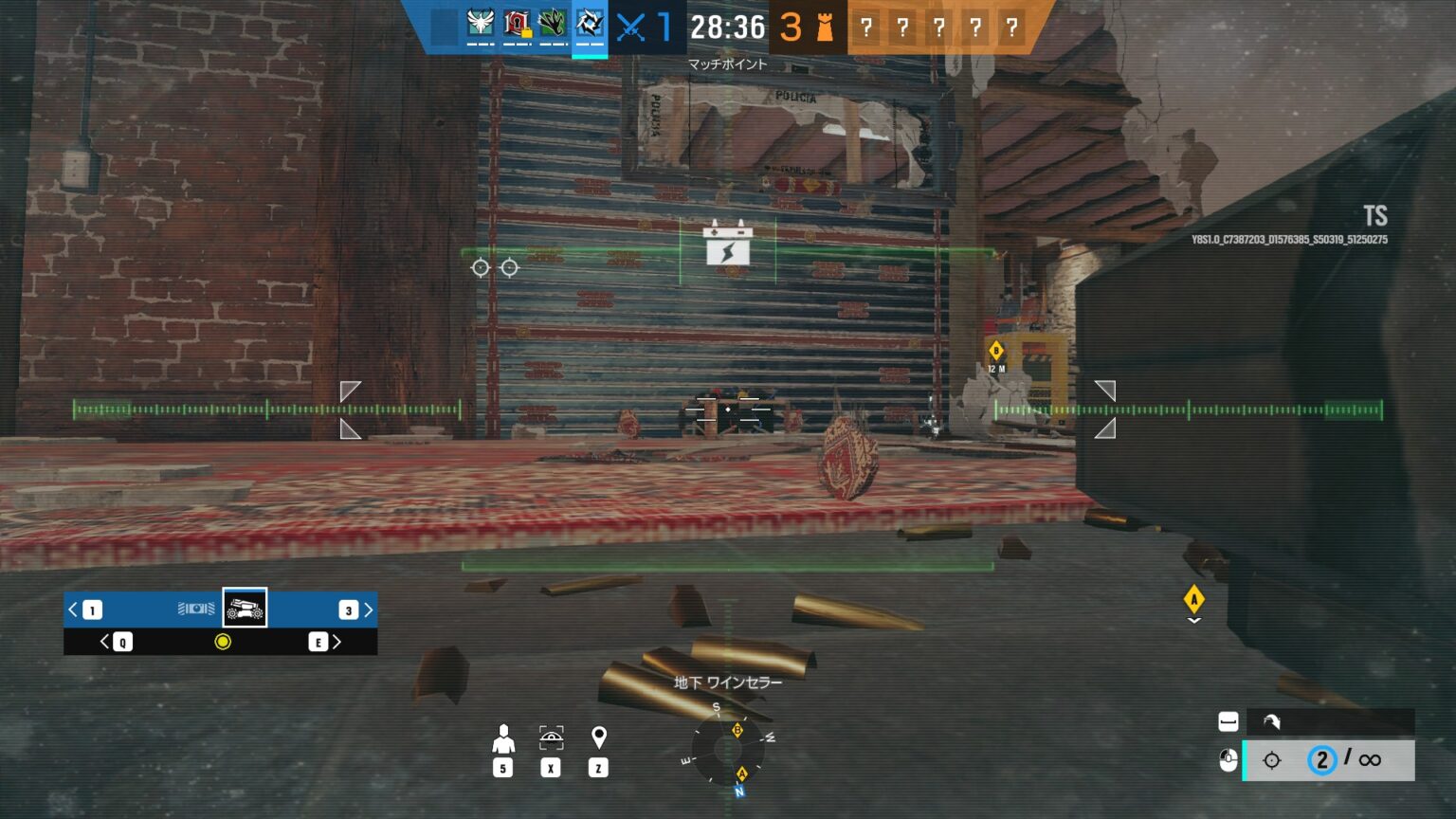Screen dimensions: 1456x819
Task: Click the observation camera icon above key X
Action: [x=551, y=737]
